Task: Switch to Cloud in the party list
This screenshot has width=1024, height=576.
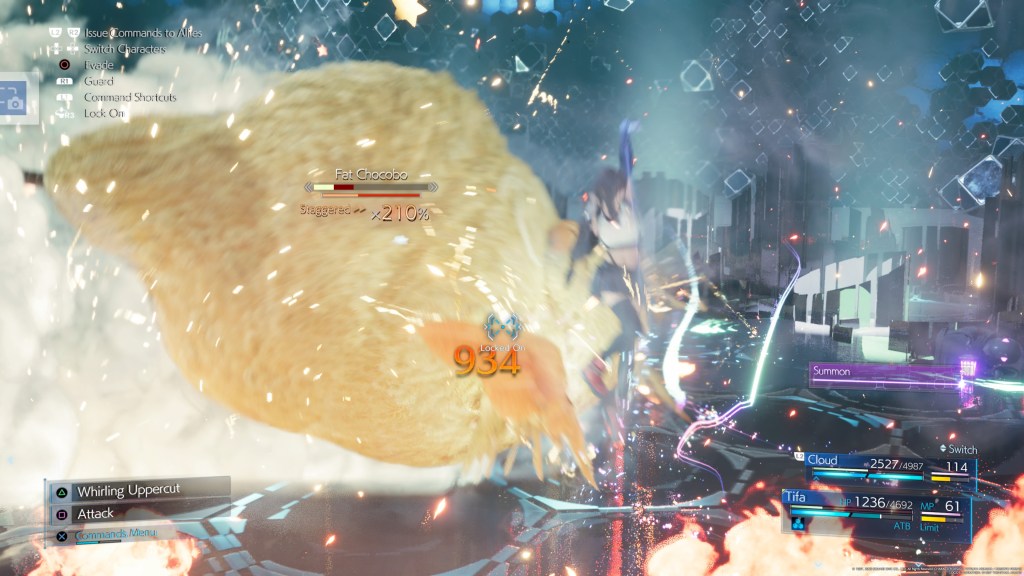Action: tap(880, 467)
